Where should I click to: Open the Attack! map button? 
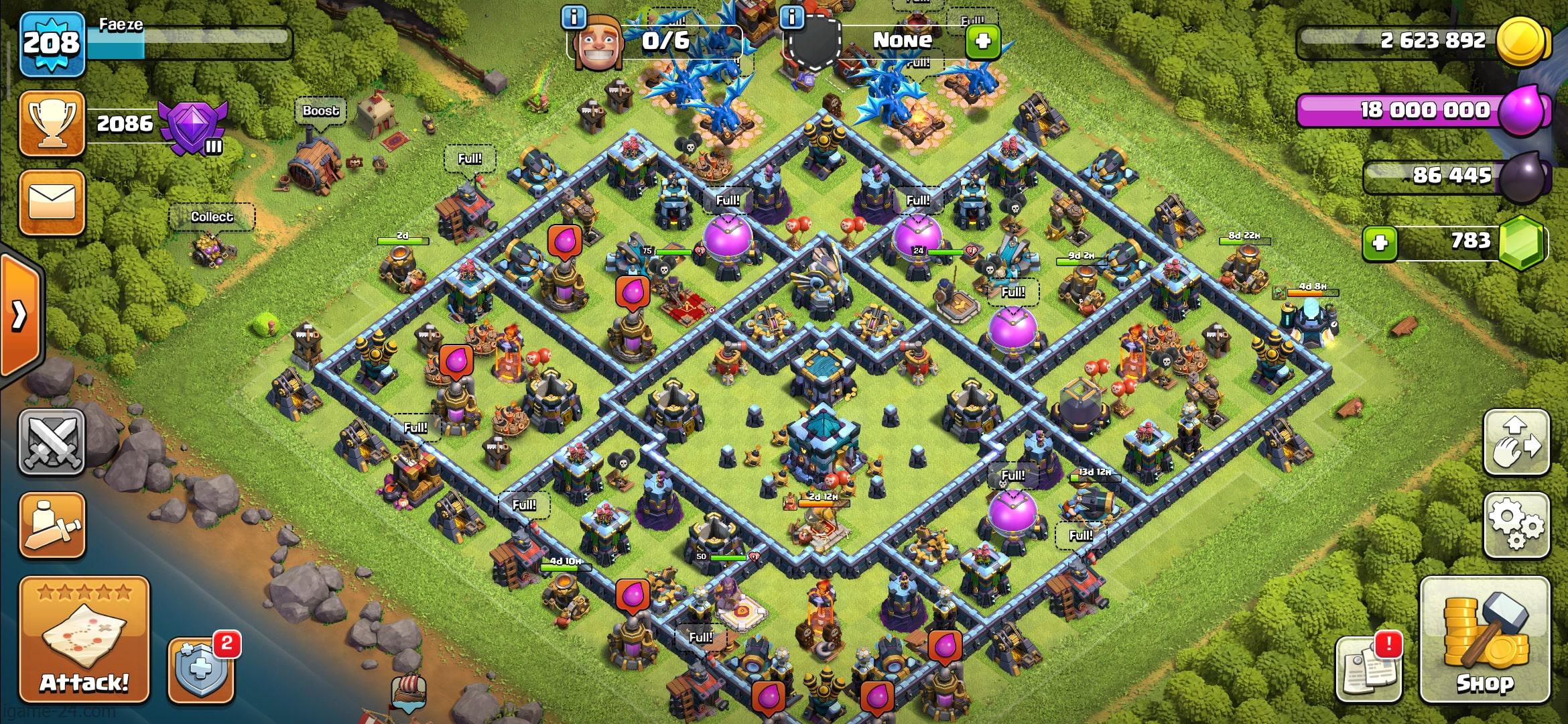tap(84, 640)
